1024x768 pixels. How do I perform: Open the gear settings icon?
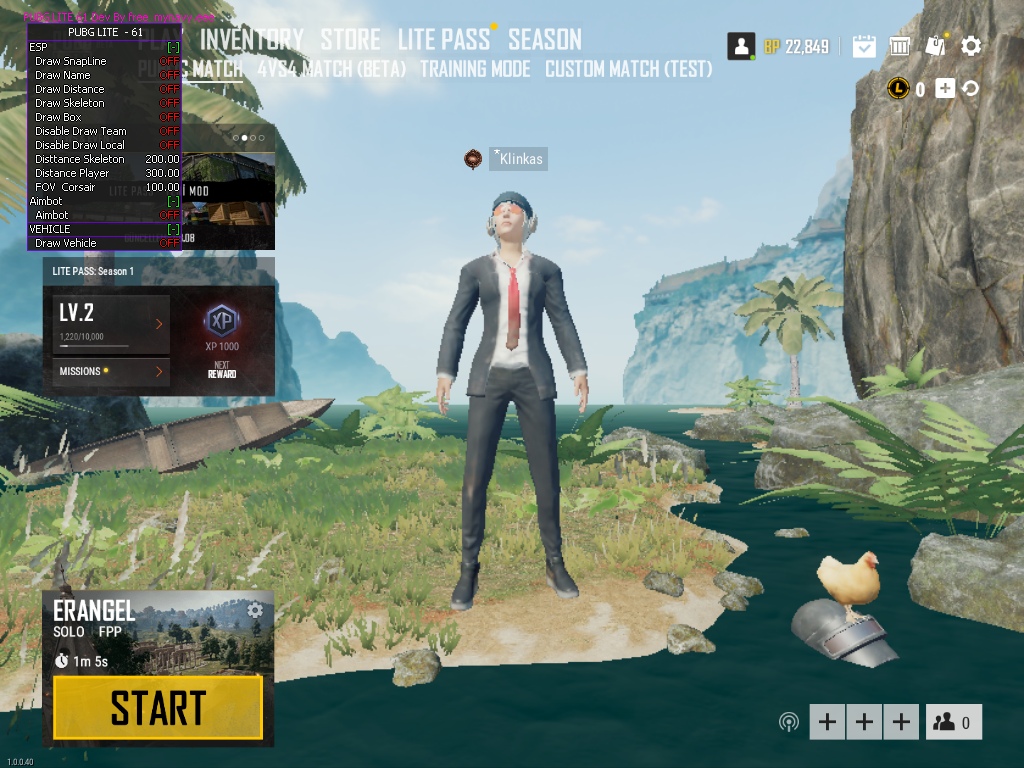(x=971, y=46)
